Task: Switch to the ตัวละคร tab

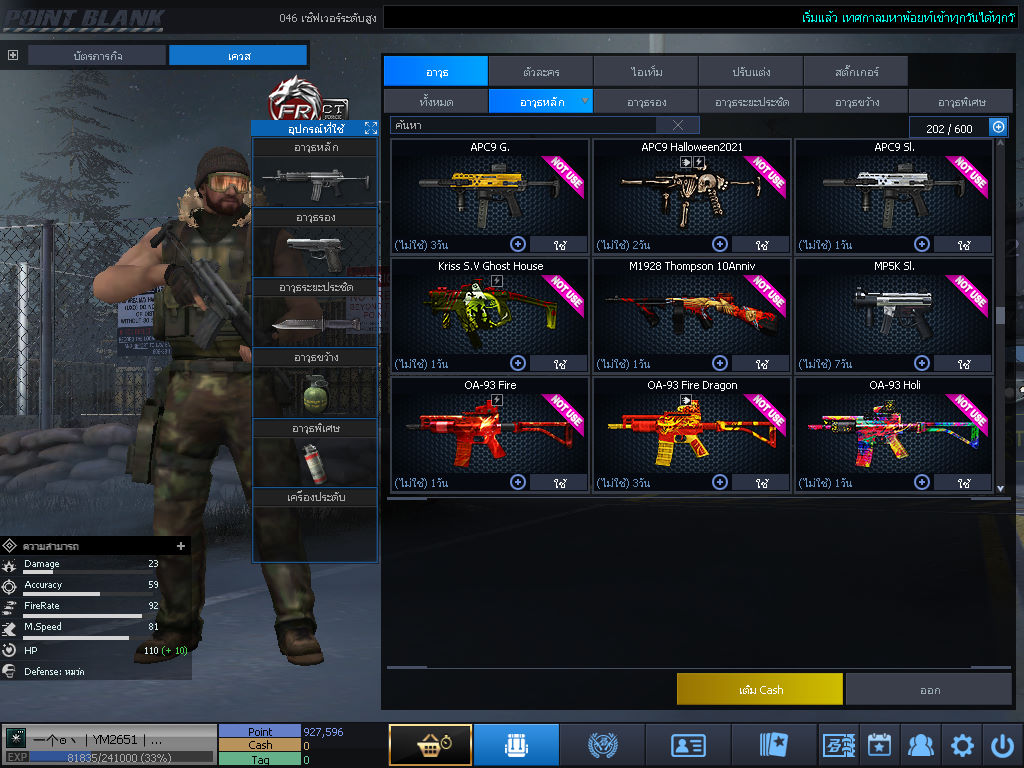Action: coord(541,71)
